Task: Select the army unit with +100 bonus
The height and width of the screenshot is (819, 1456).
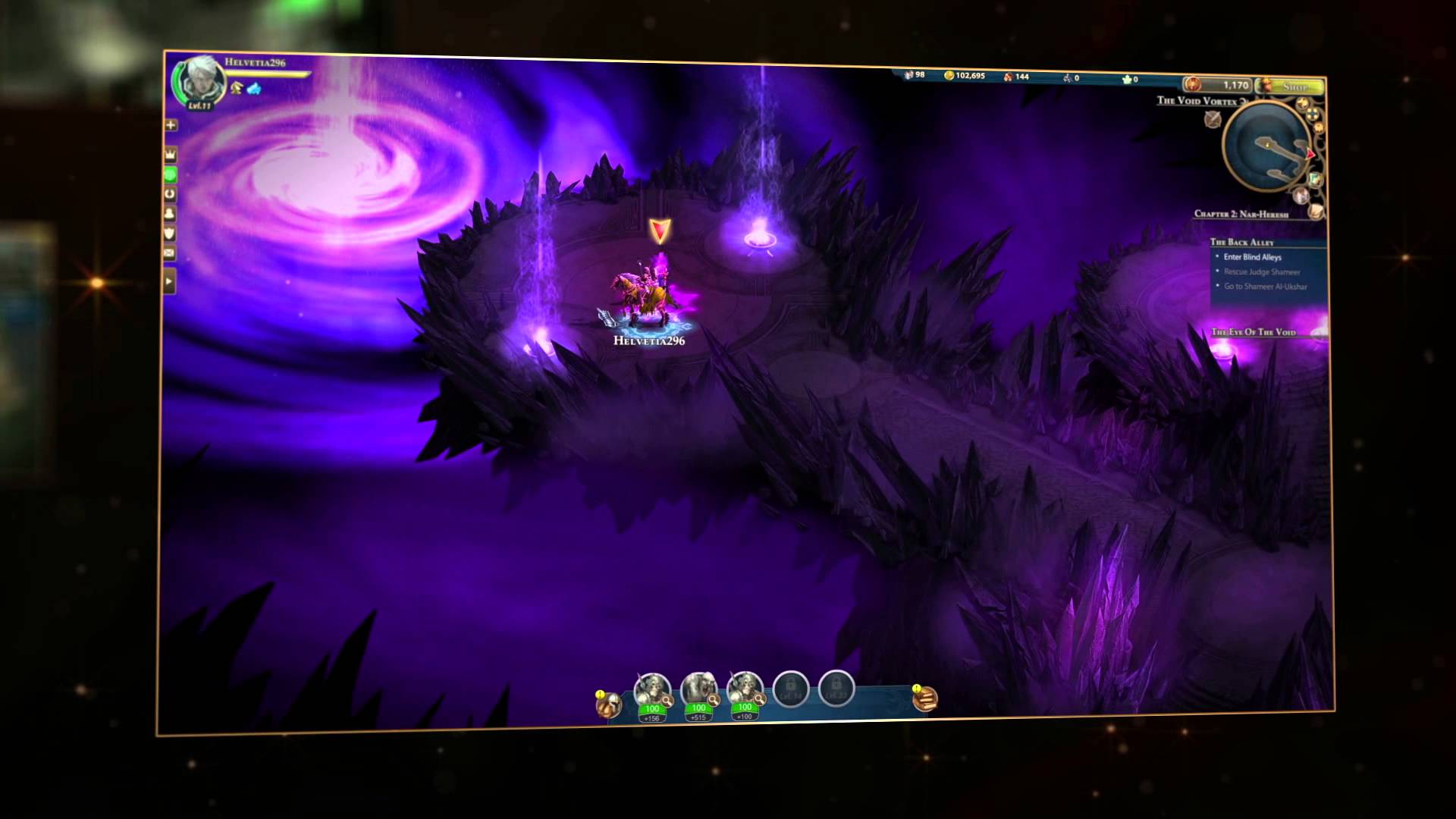Action: [744, 689]
